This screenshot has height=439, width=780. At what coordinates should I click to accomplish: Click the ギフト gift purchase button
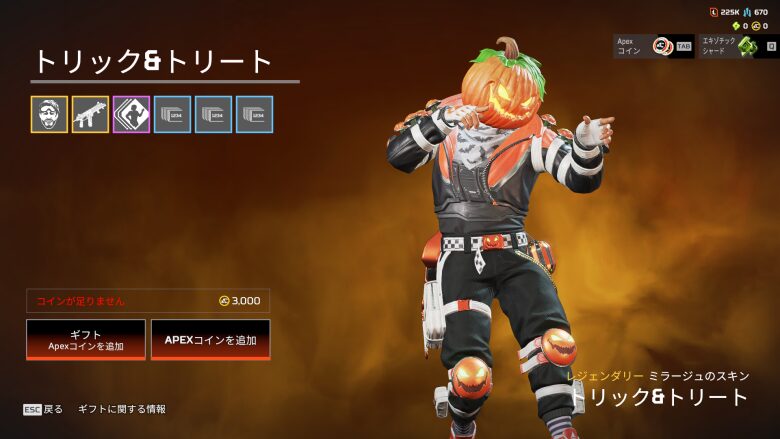tap(86, 340)
